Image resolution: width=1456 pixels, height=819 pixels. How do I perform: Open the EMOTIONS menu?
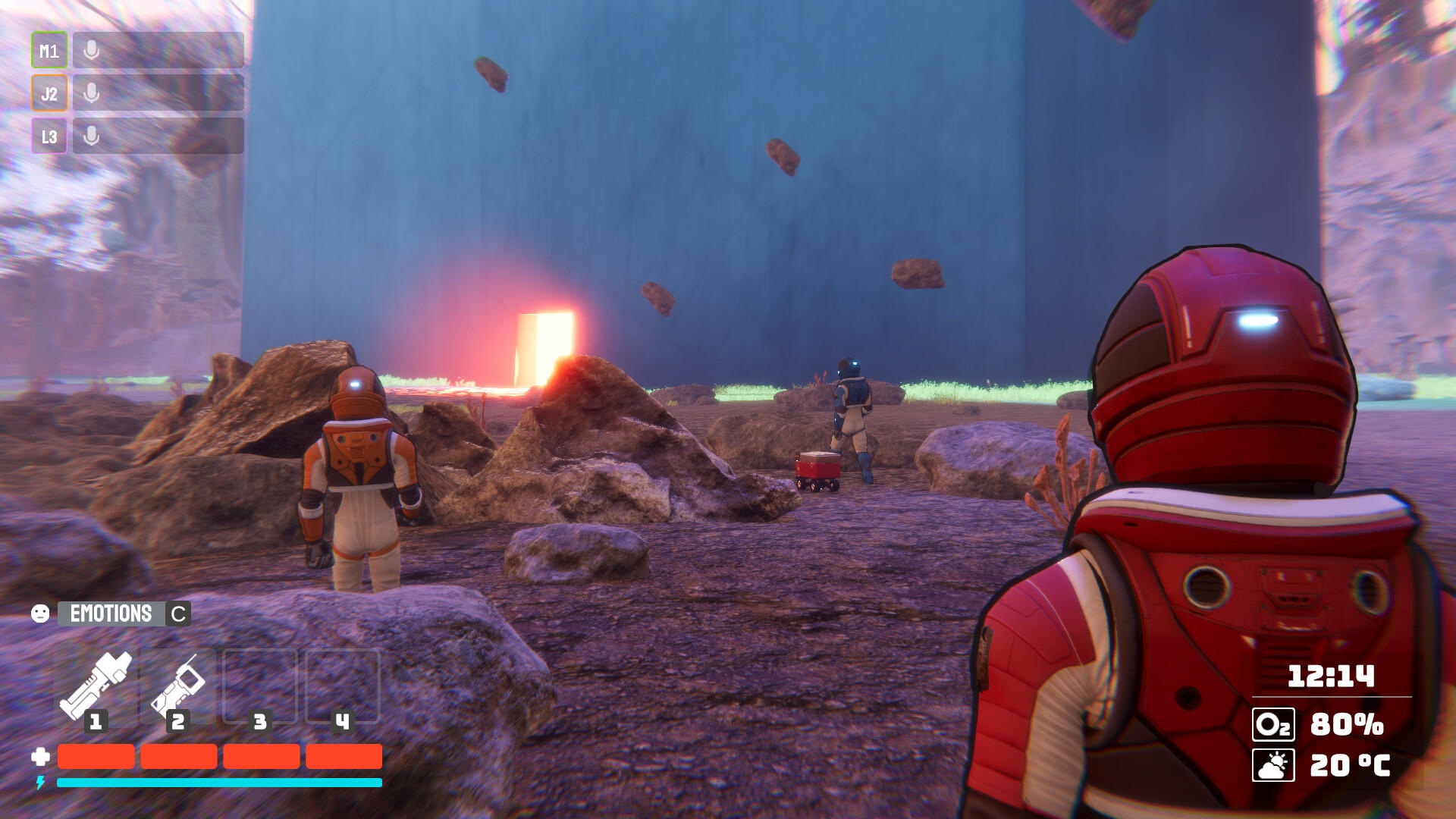pos(111,613)
